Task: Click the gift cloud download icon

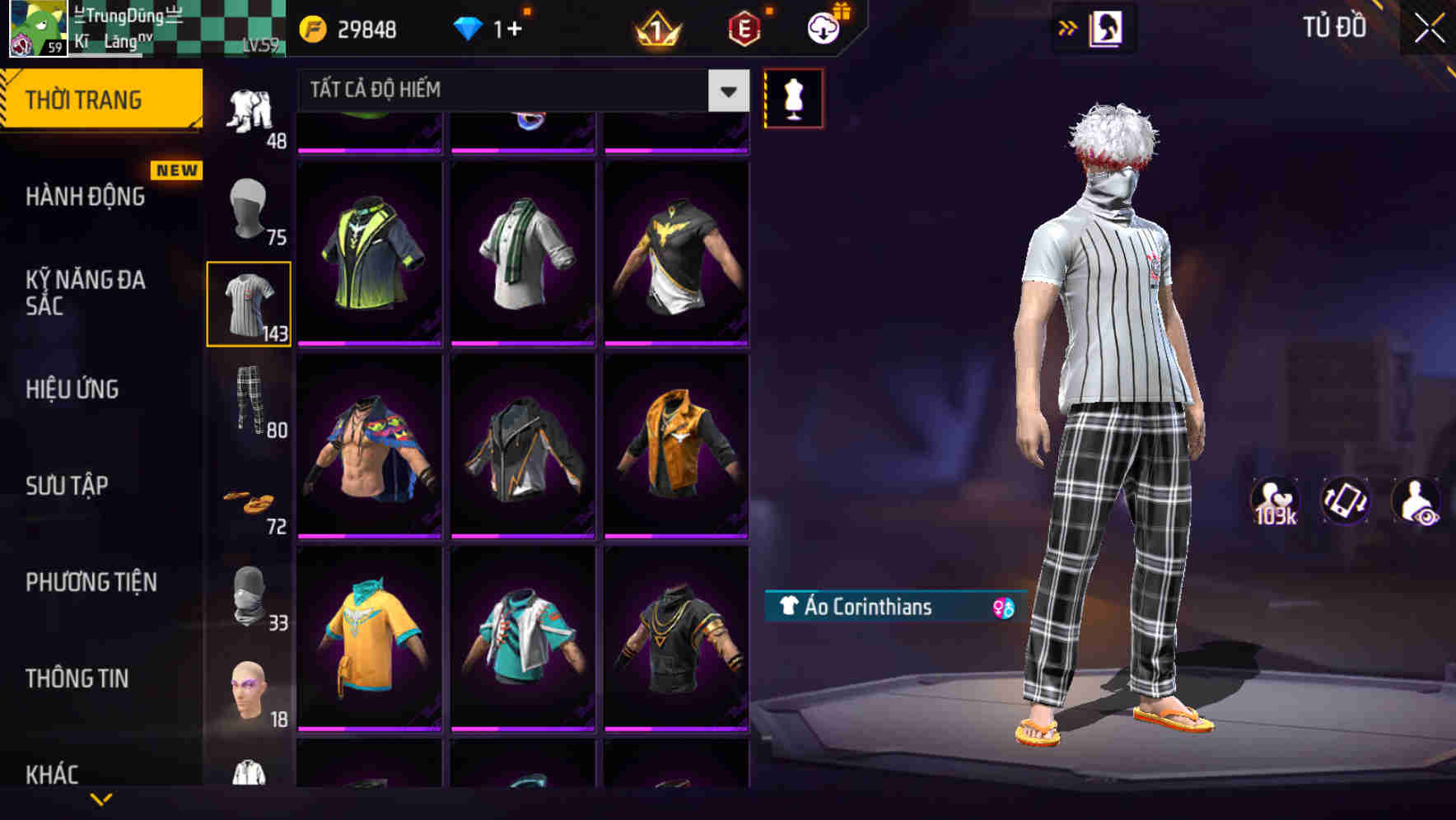Action: (x=821, y=27)
